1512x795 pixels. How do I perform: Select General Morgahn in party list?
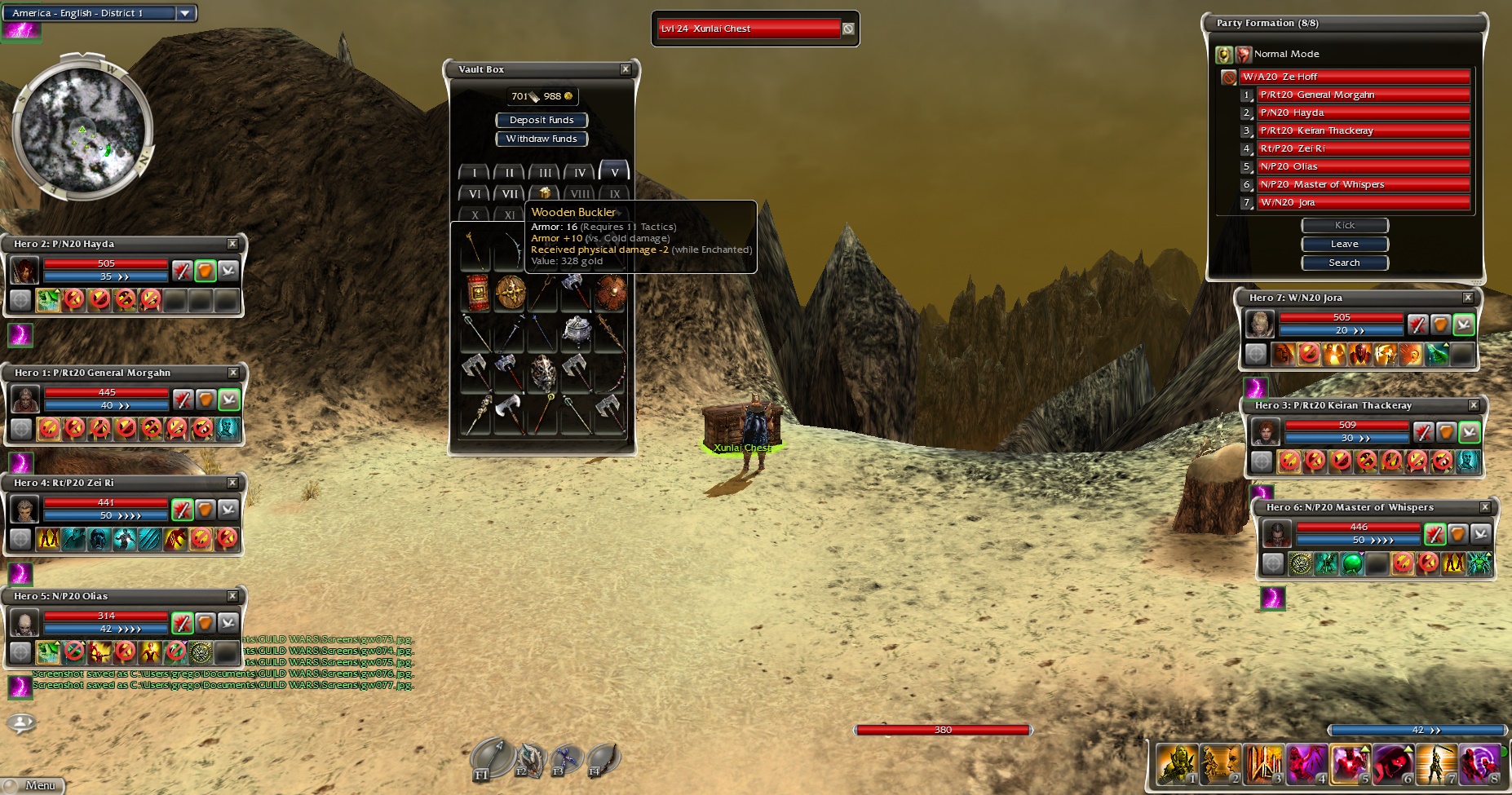[1362, 95]
